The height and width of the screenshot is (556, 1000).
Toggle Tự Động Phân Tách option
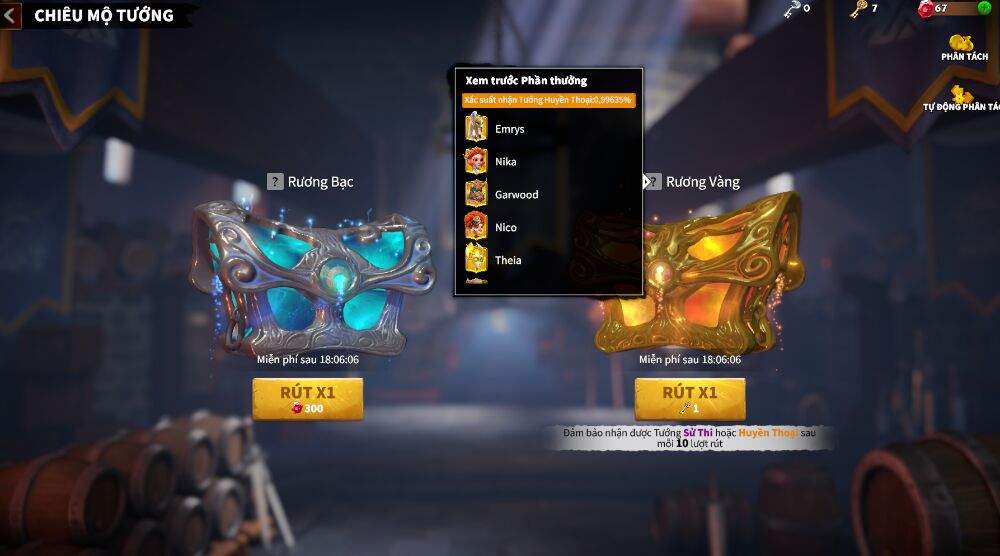[963, 96]
